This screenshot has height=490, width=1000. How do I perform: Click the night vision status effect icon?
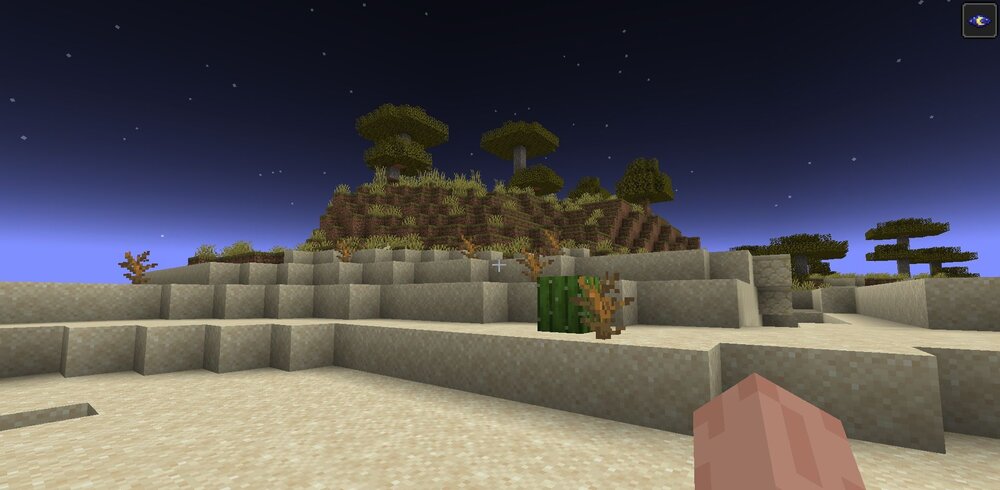coord(979,20)
